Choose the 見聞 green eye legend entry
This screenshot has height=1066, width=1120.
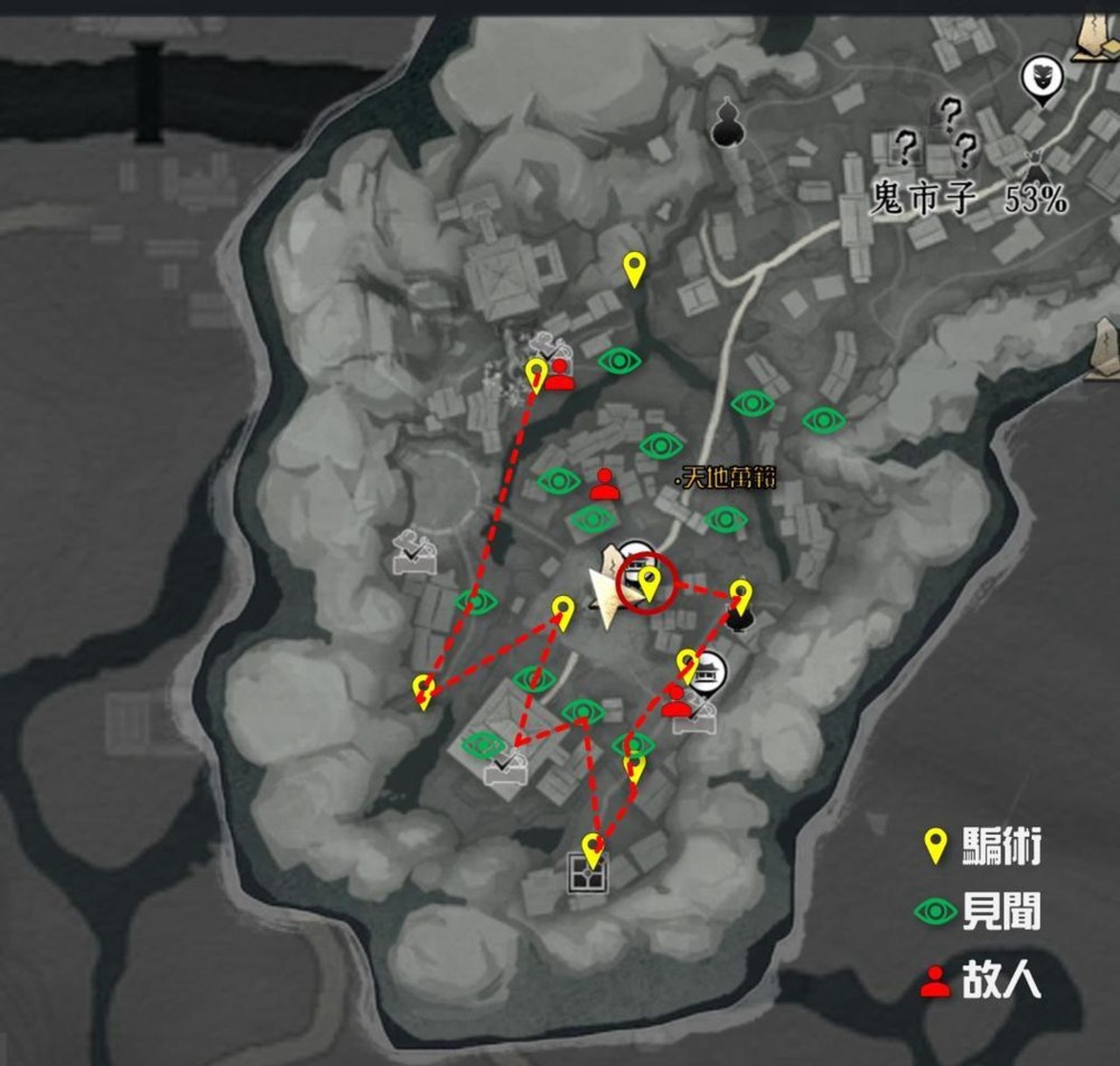[978, 912]
